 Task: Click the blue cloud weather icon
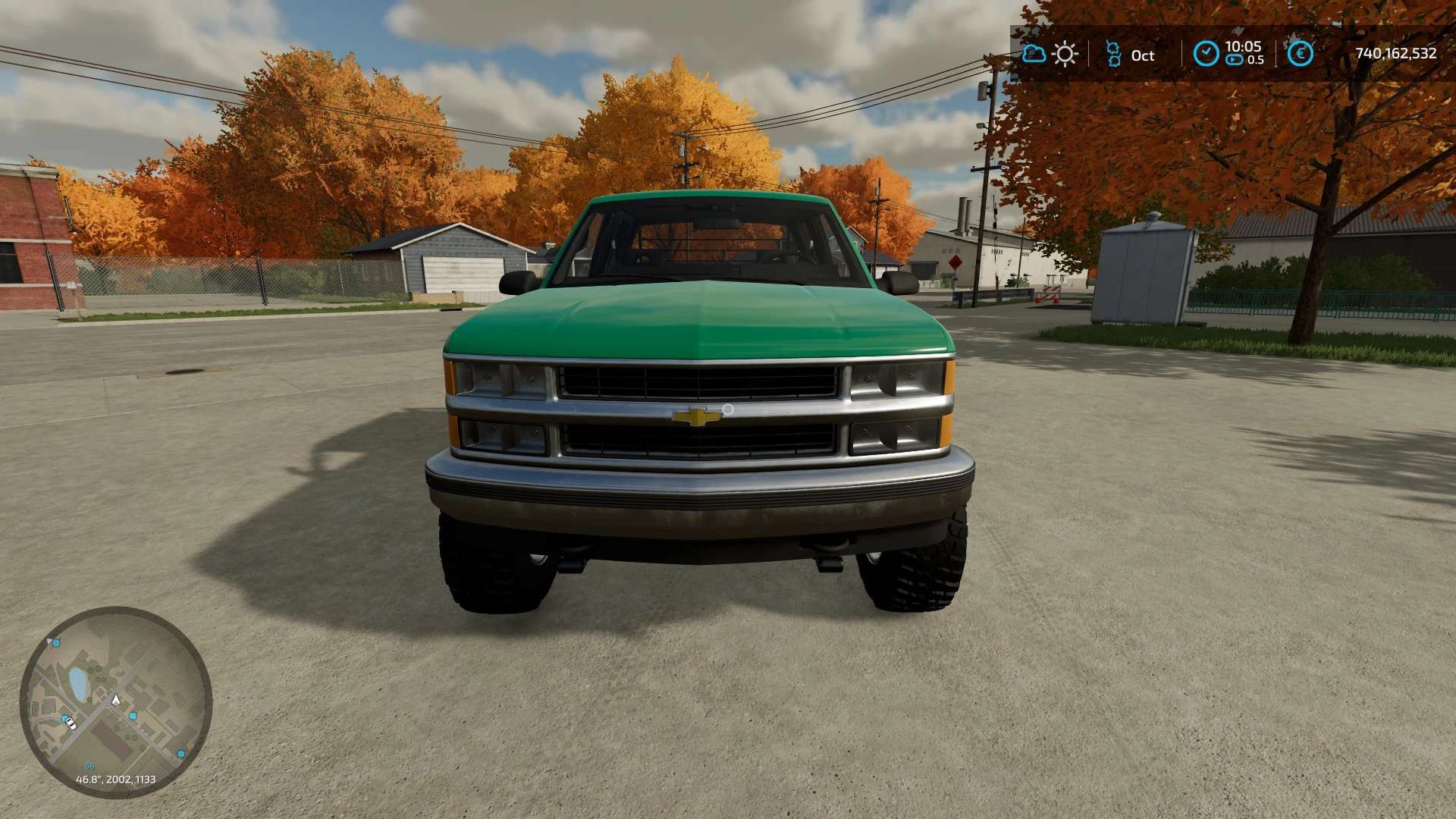point(1034,54)
